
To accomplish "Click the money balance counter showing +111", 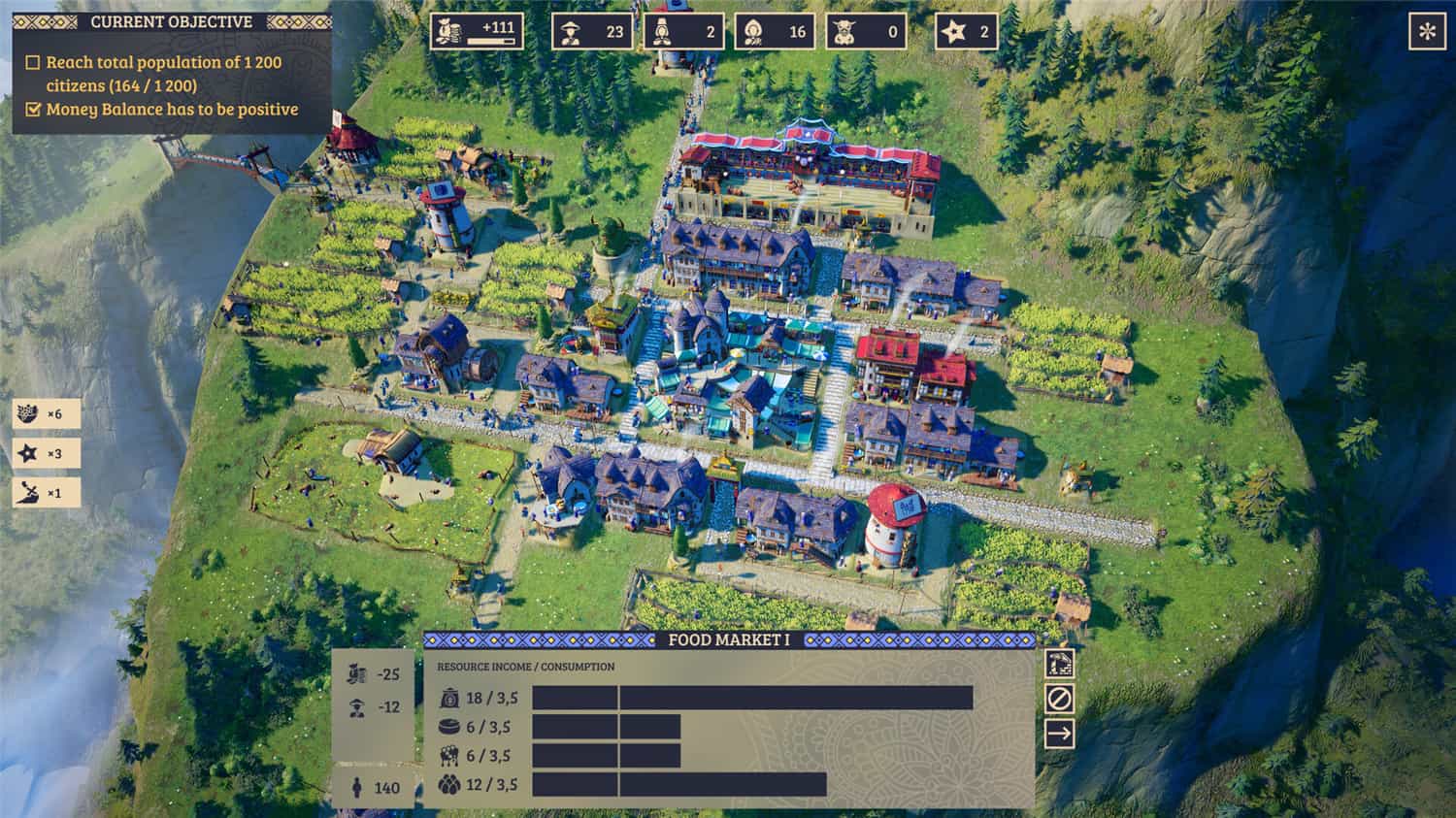I will pyautogui.click(x=478, y=30).
